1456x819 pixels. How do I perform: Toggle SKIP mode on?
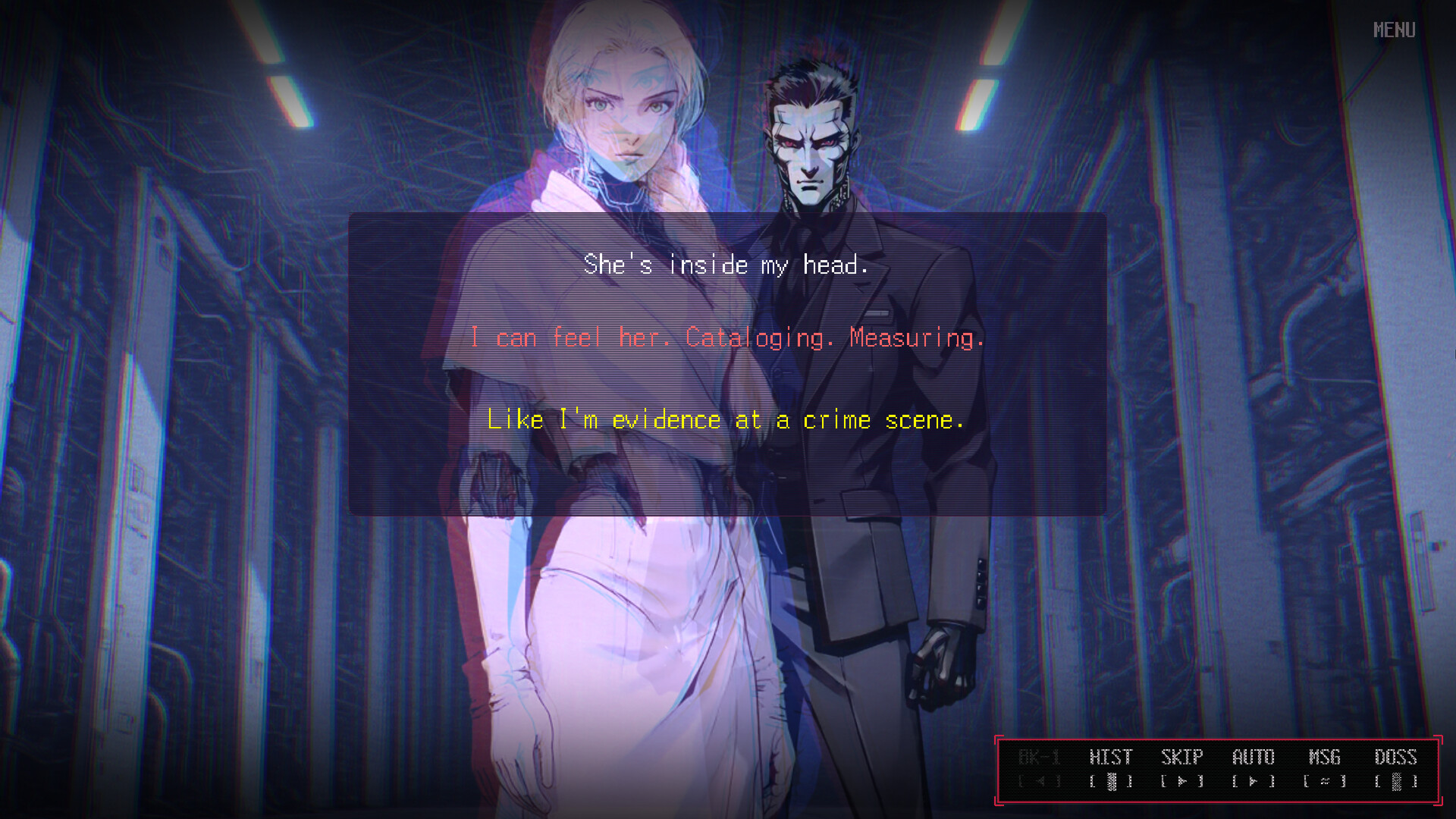1181,757
